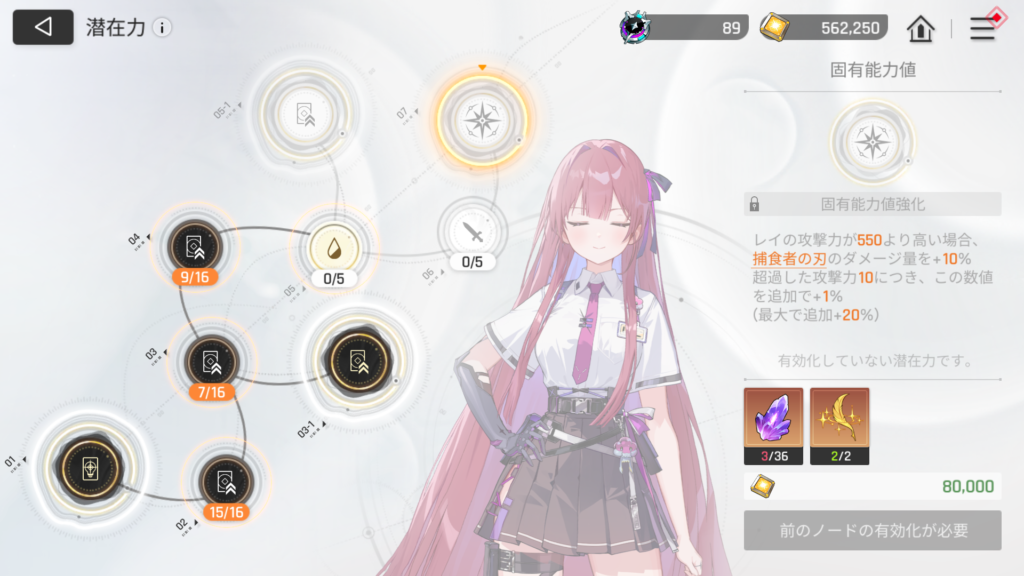This screenshot has height=576, width=1024.
Task: Return to the home screen
Action: click(x=920, y=28)
